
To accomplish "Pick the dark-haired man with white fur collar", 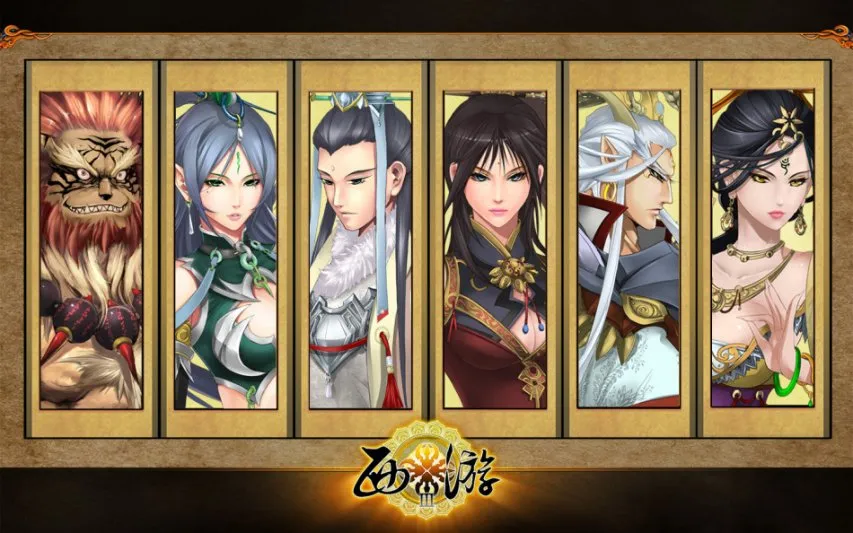I will click(360, 250).
